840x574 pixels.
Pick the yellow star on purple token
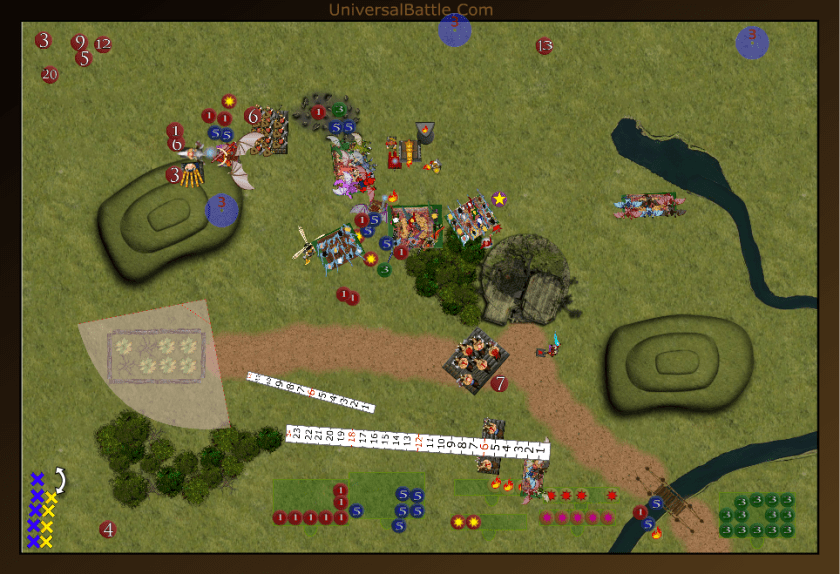(499, 199)
